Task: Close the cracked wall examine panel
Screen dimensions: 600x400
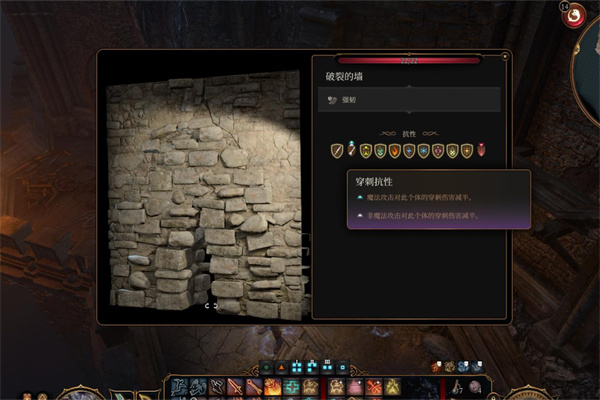Action: pyautogui.click(x=506, y=55)
